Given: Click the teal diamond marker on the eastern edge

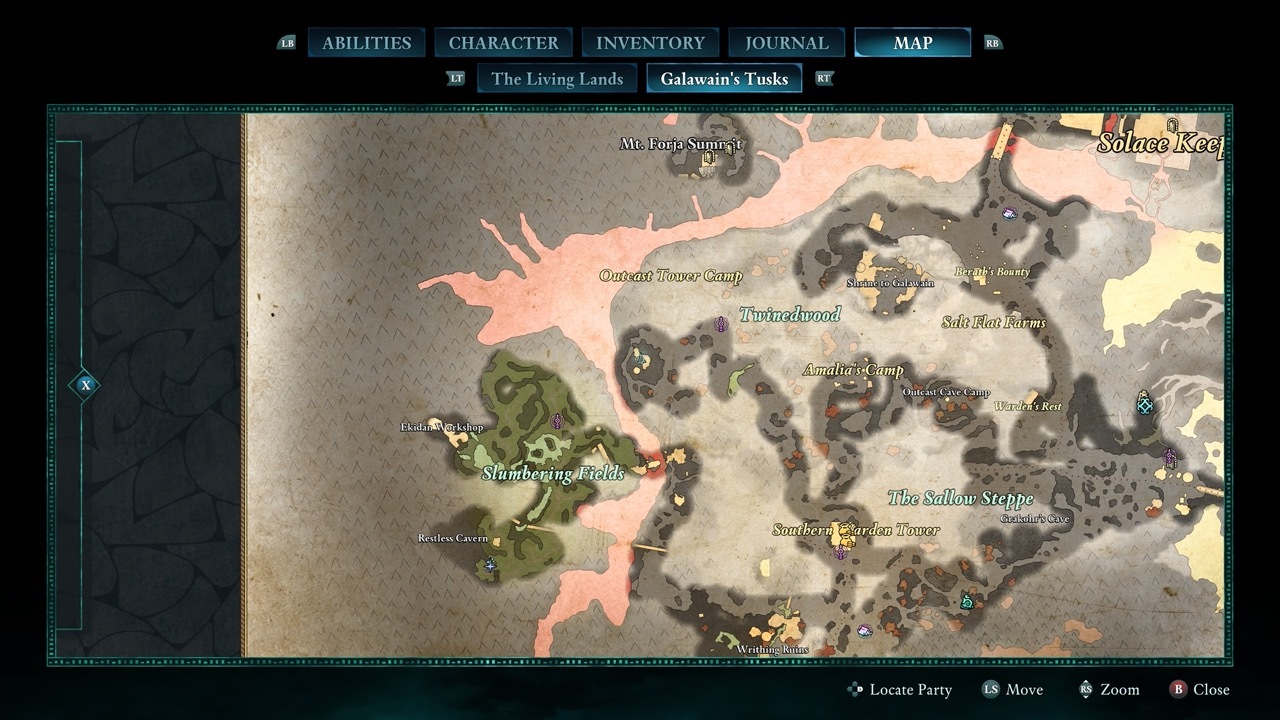Looking at the screenshot, I should [1143, 406].
